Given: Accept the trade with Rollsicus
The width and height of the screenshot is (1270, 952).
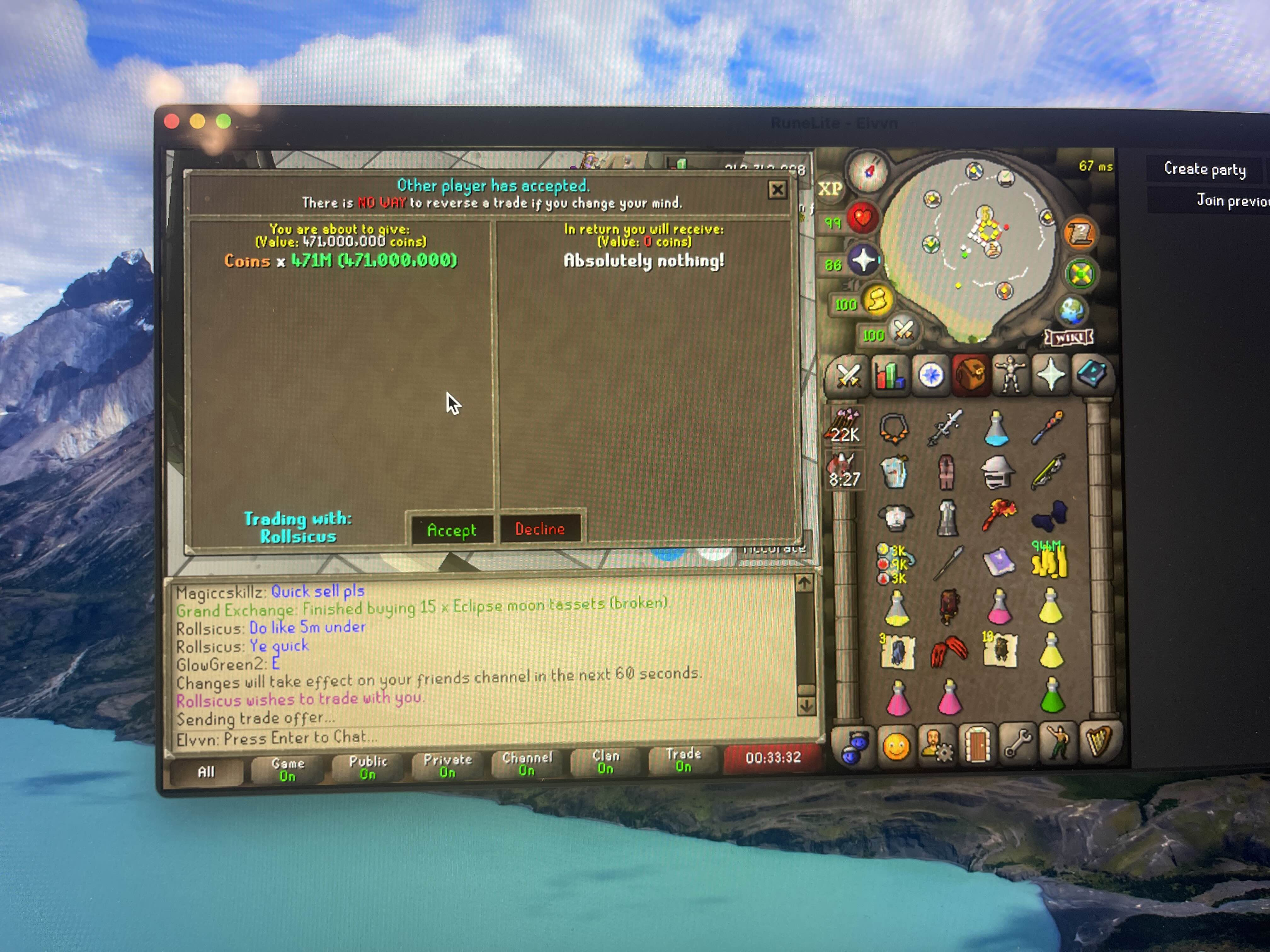Looking at the screenshot, I should point(451,530).
